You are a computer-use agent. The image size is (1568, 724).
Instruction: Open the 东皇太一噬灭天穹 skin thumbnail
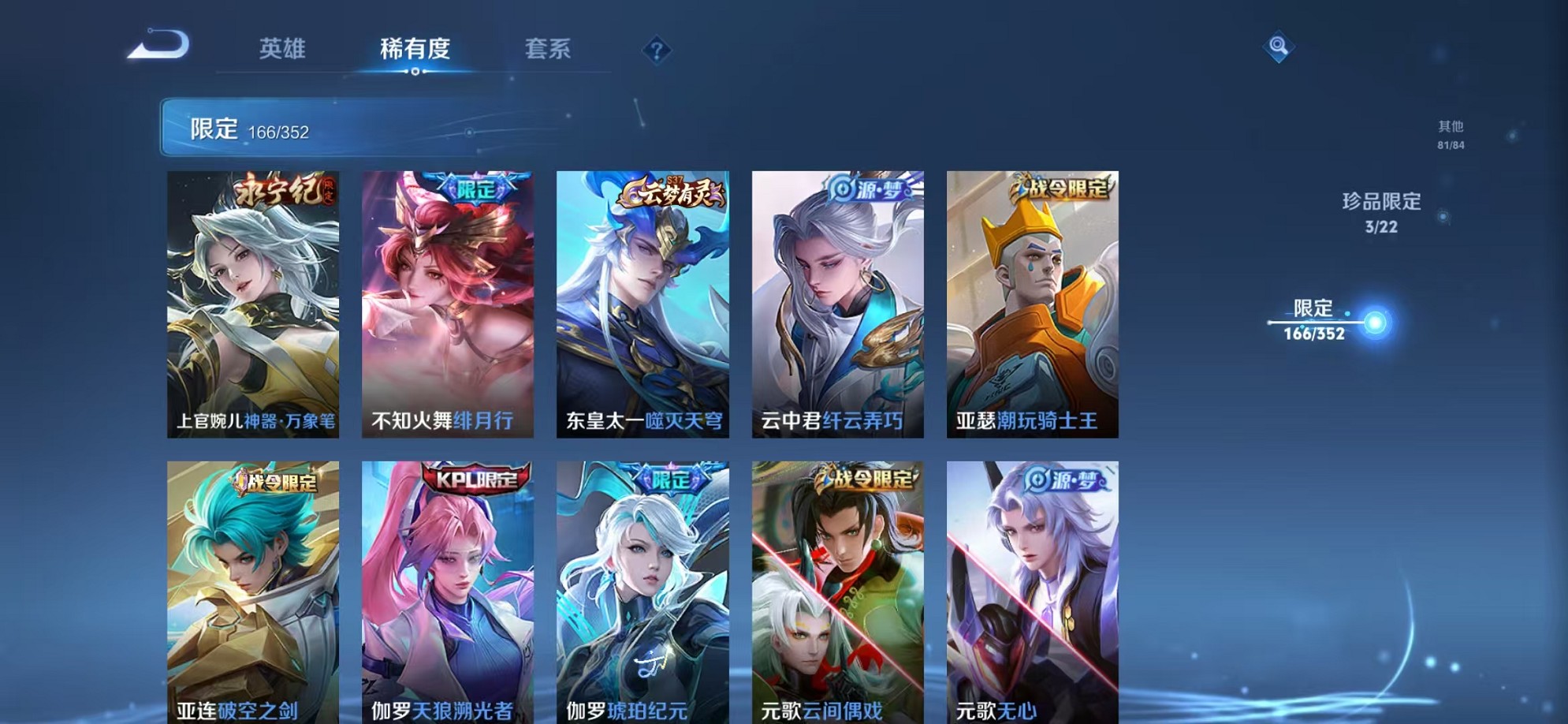click(642, 304)
